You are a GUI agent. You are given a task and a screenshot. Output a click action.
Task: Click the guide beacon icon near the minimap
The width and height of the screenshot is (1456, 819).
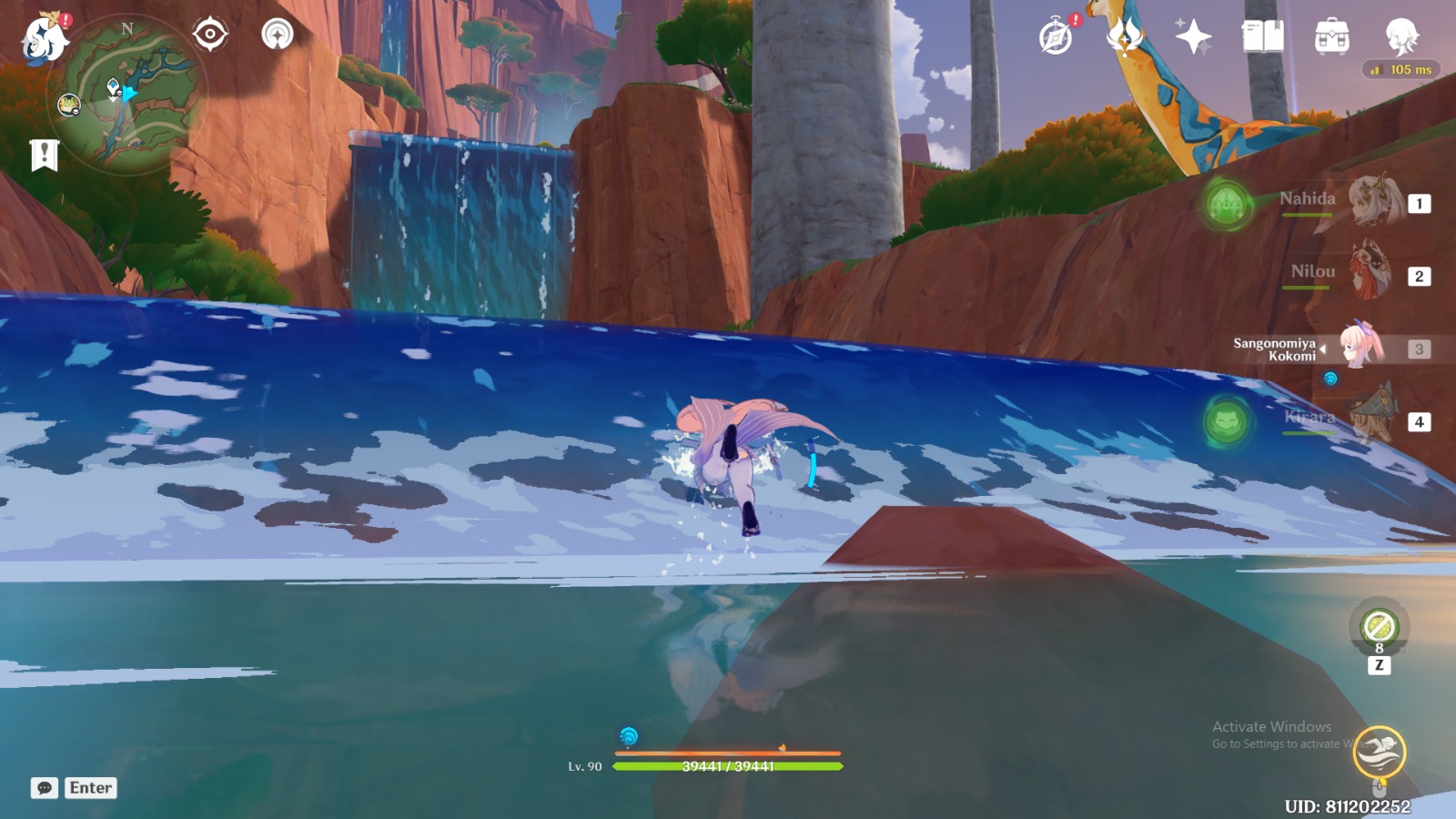point(277,32)
